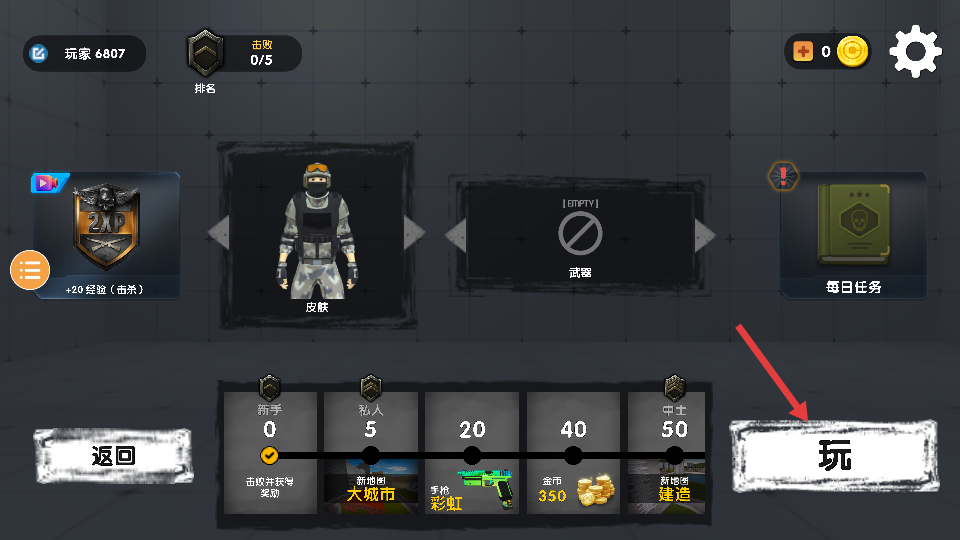This screenshot has height=540, width=960.
Task: Cycle to the next weapon with right arrow
Action: click(x=706, y=236)
